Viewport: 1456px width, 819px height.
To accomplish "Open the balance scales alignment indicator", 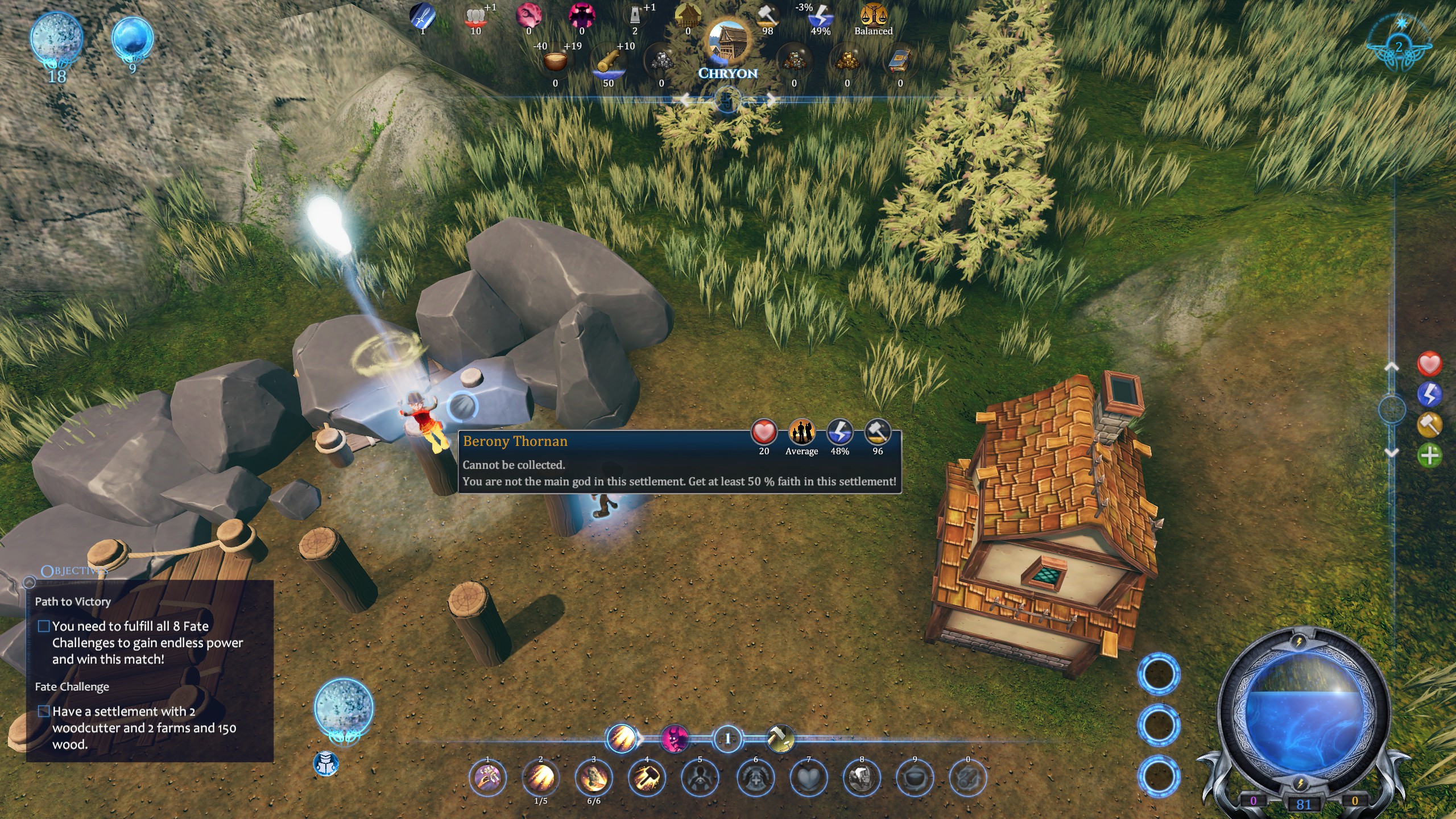I will click(873, 16).
